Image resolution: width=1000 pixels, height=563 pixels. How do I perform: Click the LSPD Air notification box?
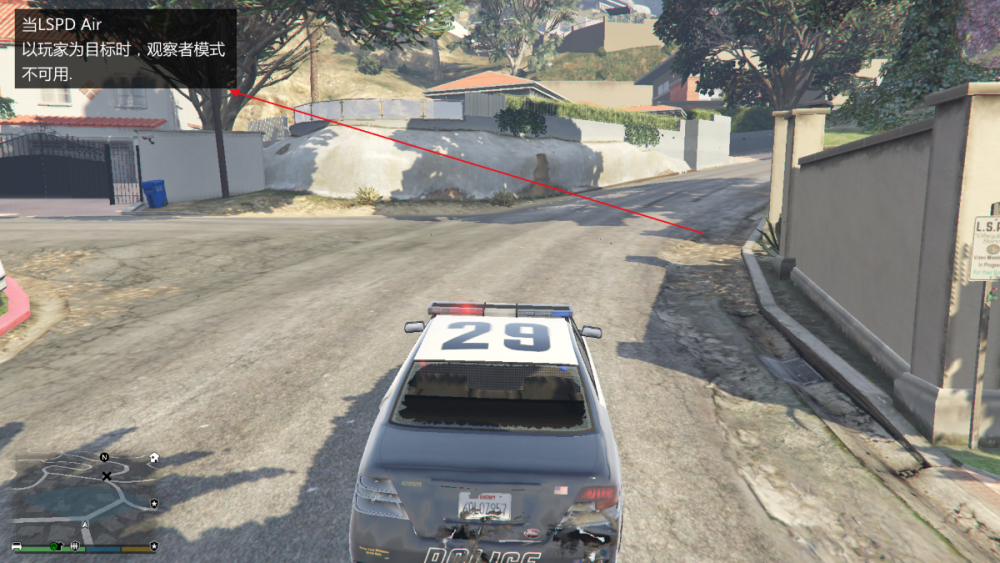(125, 48)
